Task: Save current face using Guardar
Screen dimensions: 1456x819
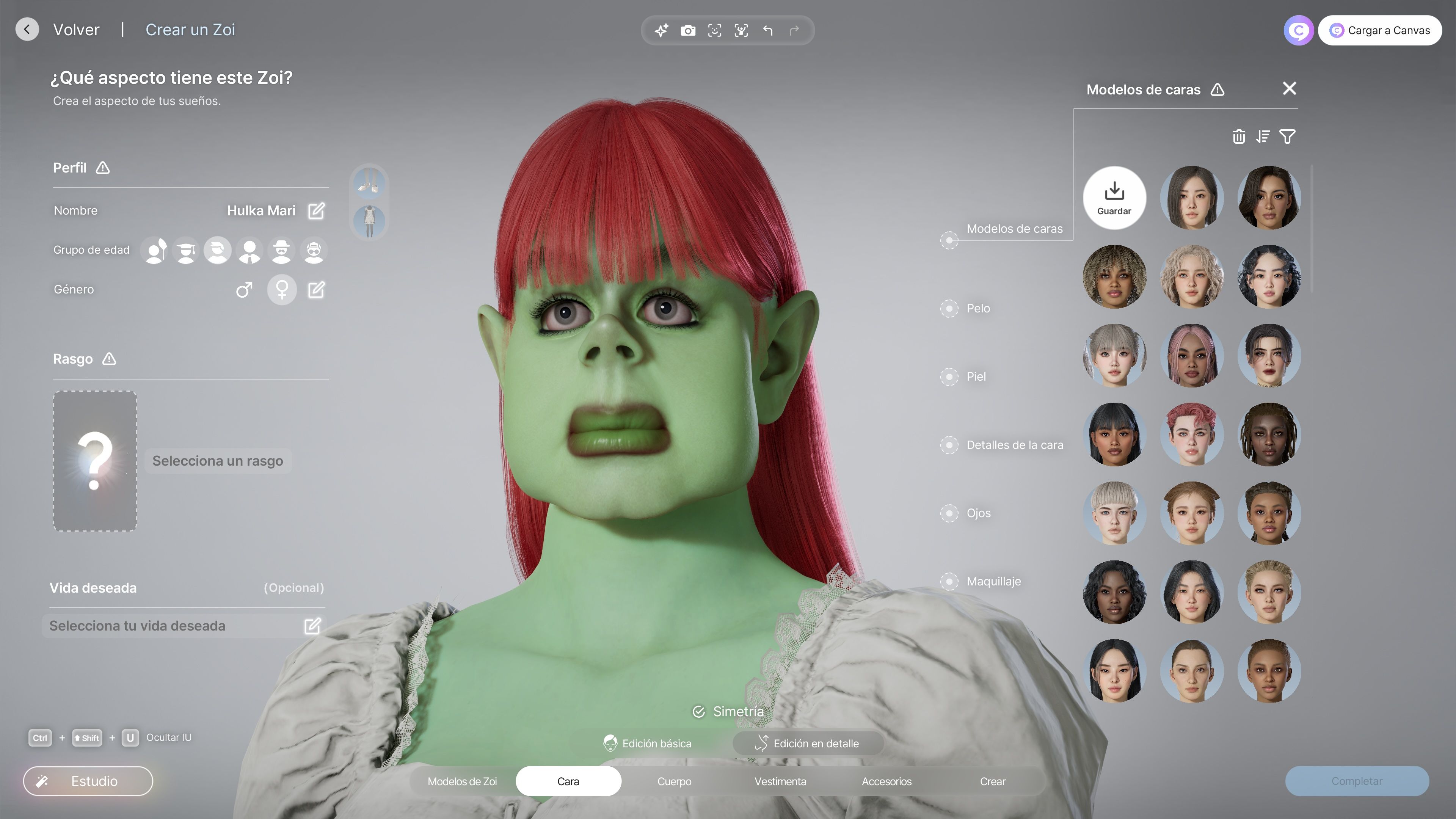Action: 1114,198
